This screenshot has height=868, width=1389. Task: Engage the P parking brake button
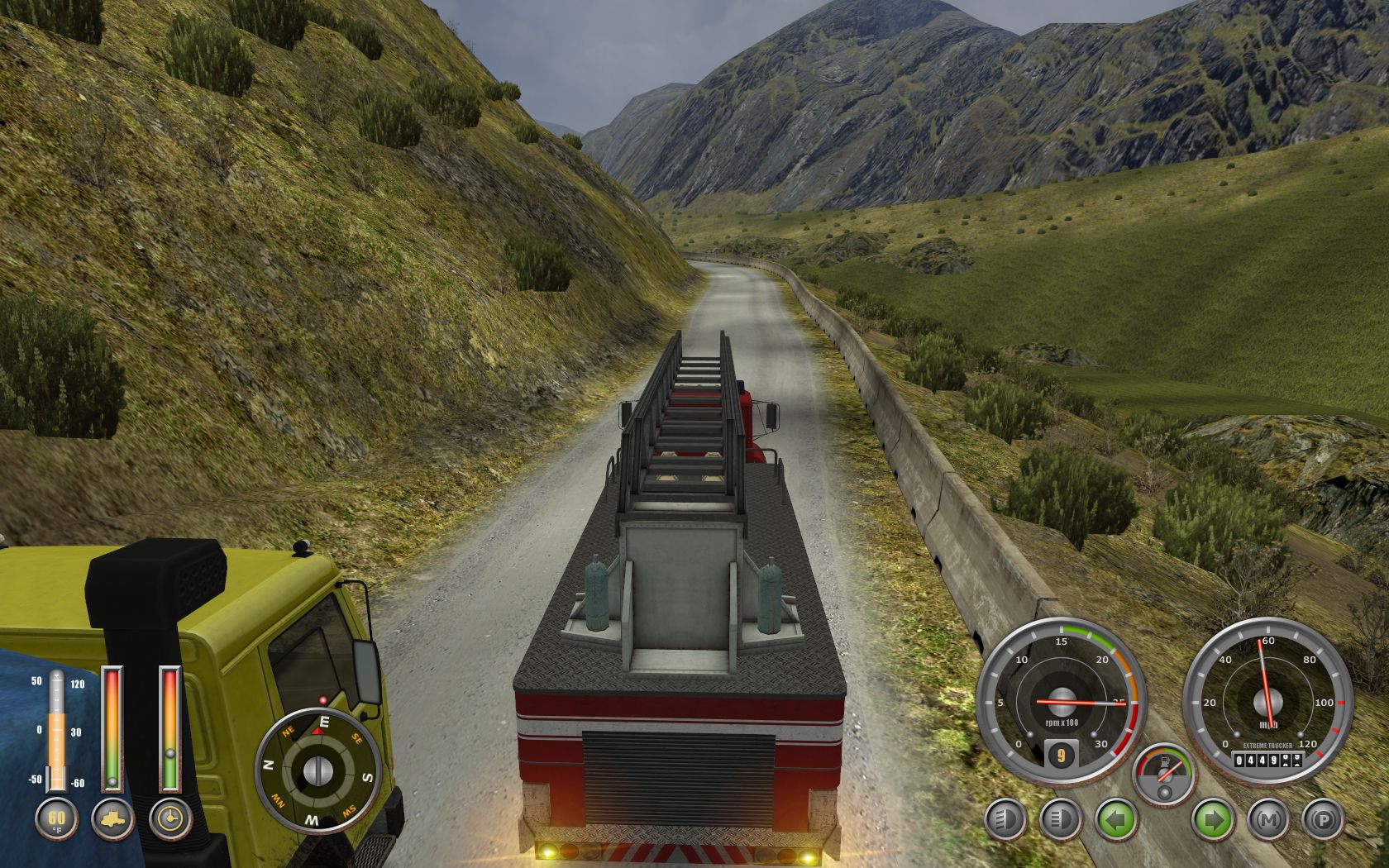pyautogui.click(x=1323, y=821)
